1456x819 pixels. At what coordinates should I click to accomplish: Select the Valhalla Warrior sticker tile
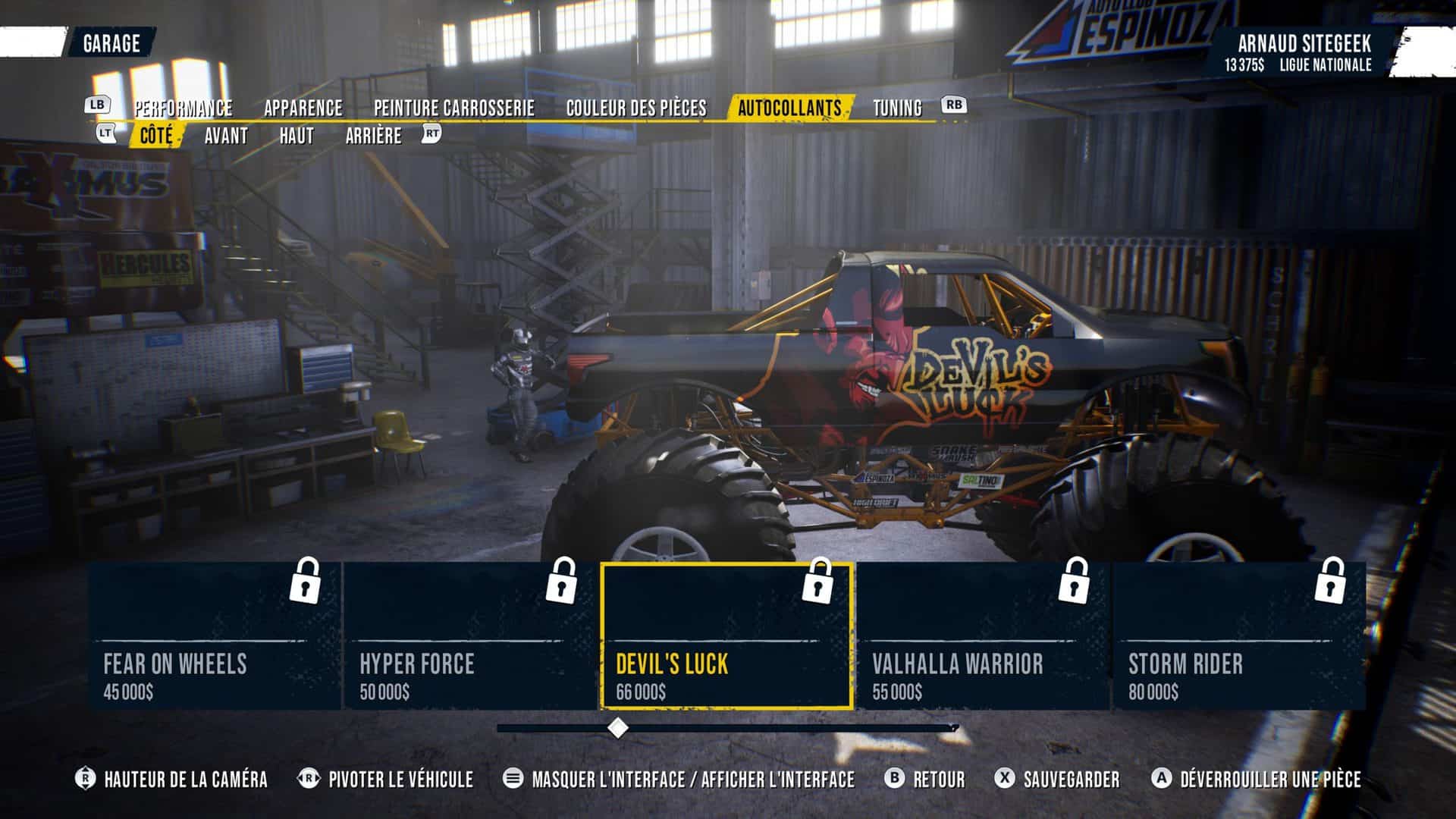pyautogui.click(x=983, y=635)
